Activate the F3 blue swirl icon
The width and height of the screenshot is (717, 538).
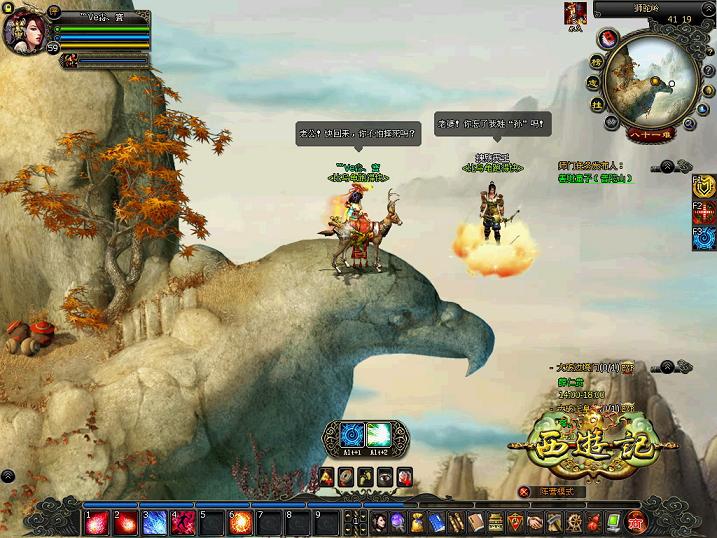705,239
